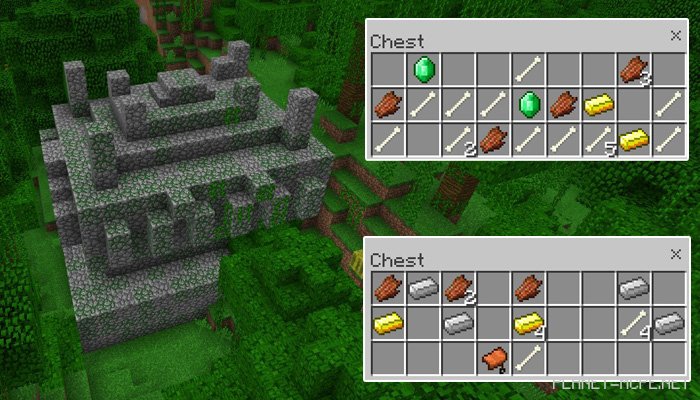Select the bone in lower chest's bottom row
Viewport: 700px width, 400px height.
(x=527, y=358)
